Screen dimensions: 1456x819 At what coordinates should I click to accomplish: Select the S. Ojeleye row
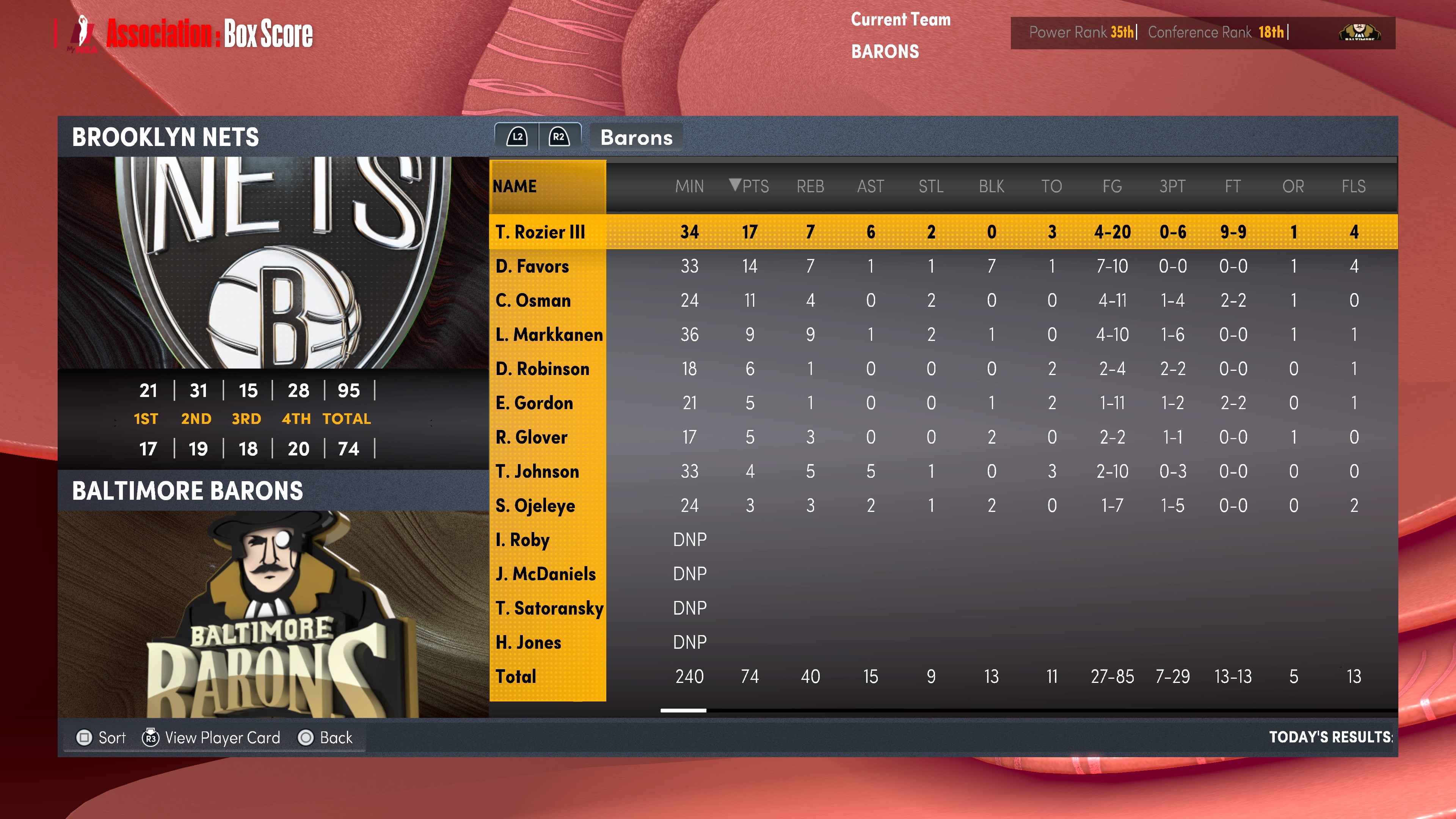[535, 505]
